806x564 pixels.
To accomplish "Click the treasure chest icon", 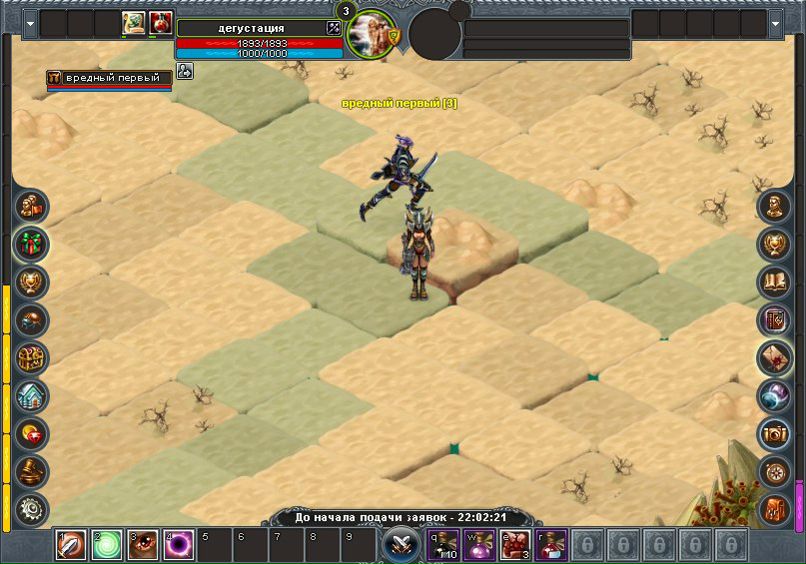I will tap(32, 358).
